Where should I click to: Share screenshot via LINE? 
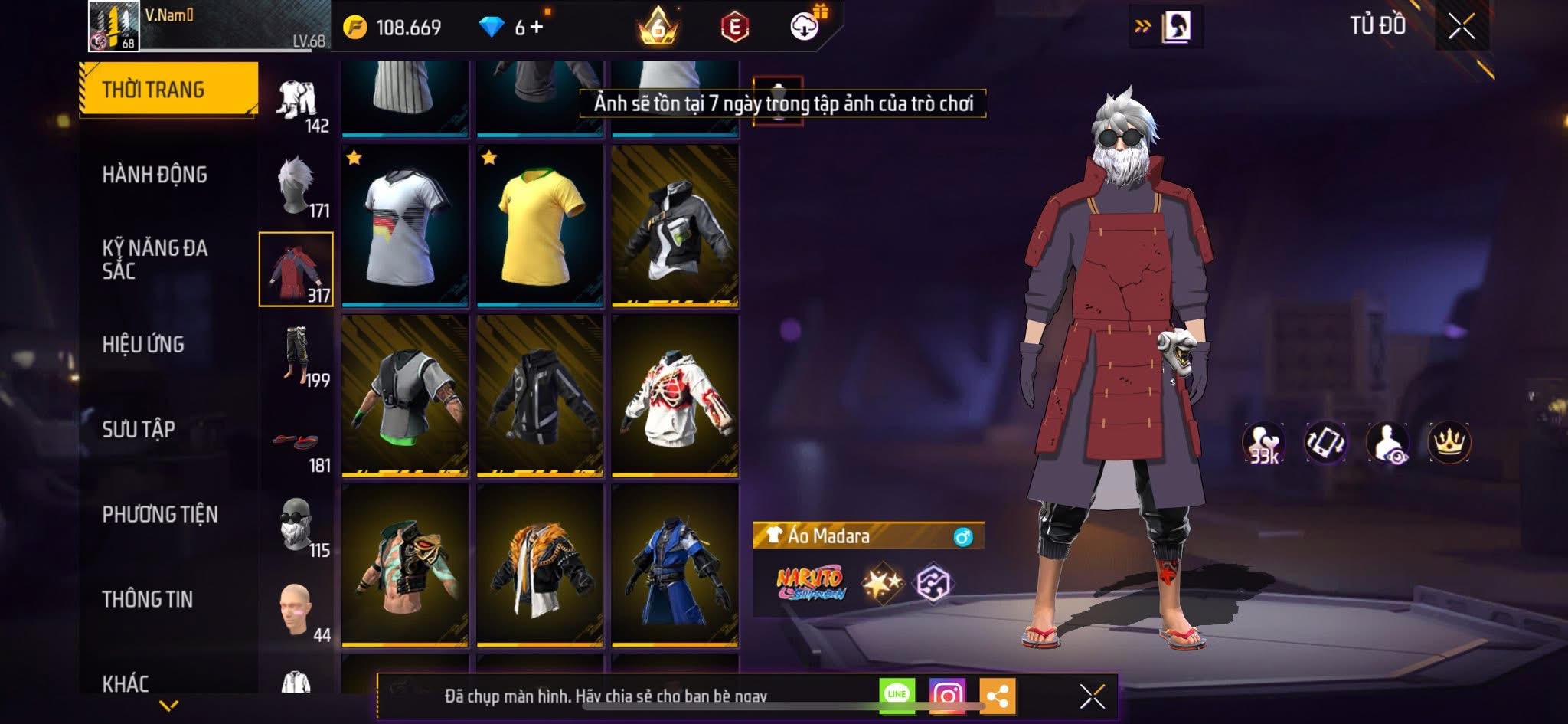coord(897,695)
